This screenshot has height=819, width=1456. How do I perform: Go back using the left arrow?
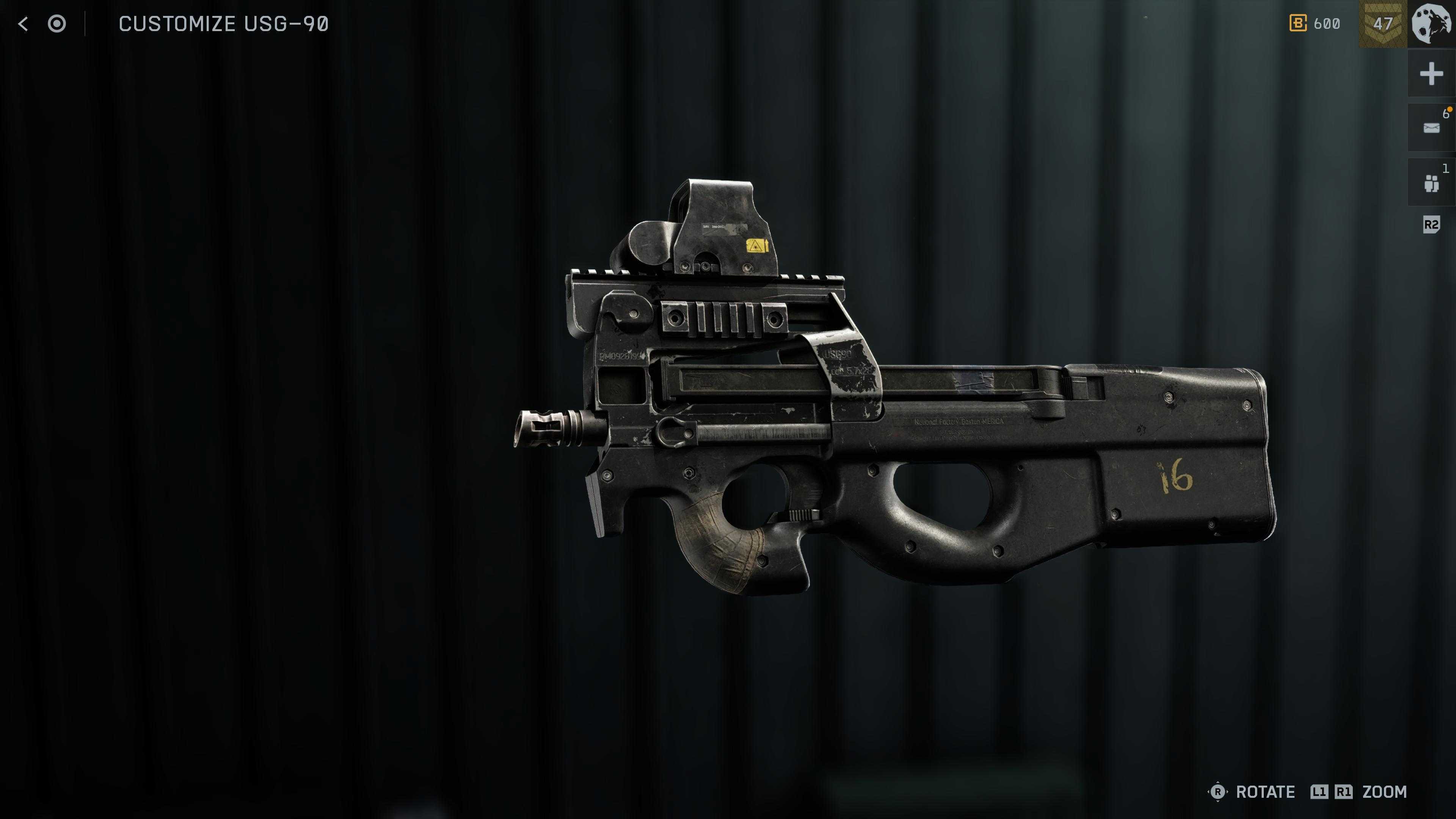point(23,24)
